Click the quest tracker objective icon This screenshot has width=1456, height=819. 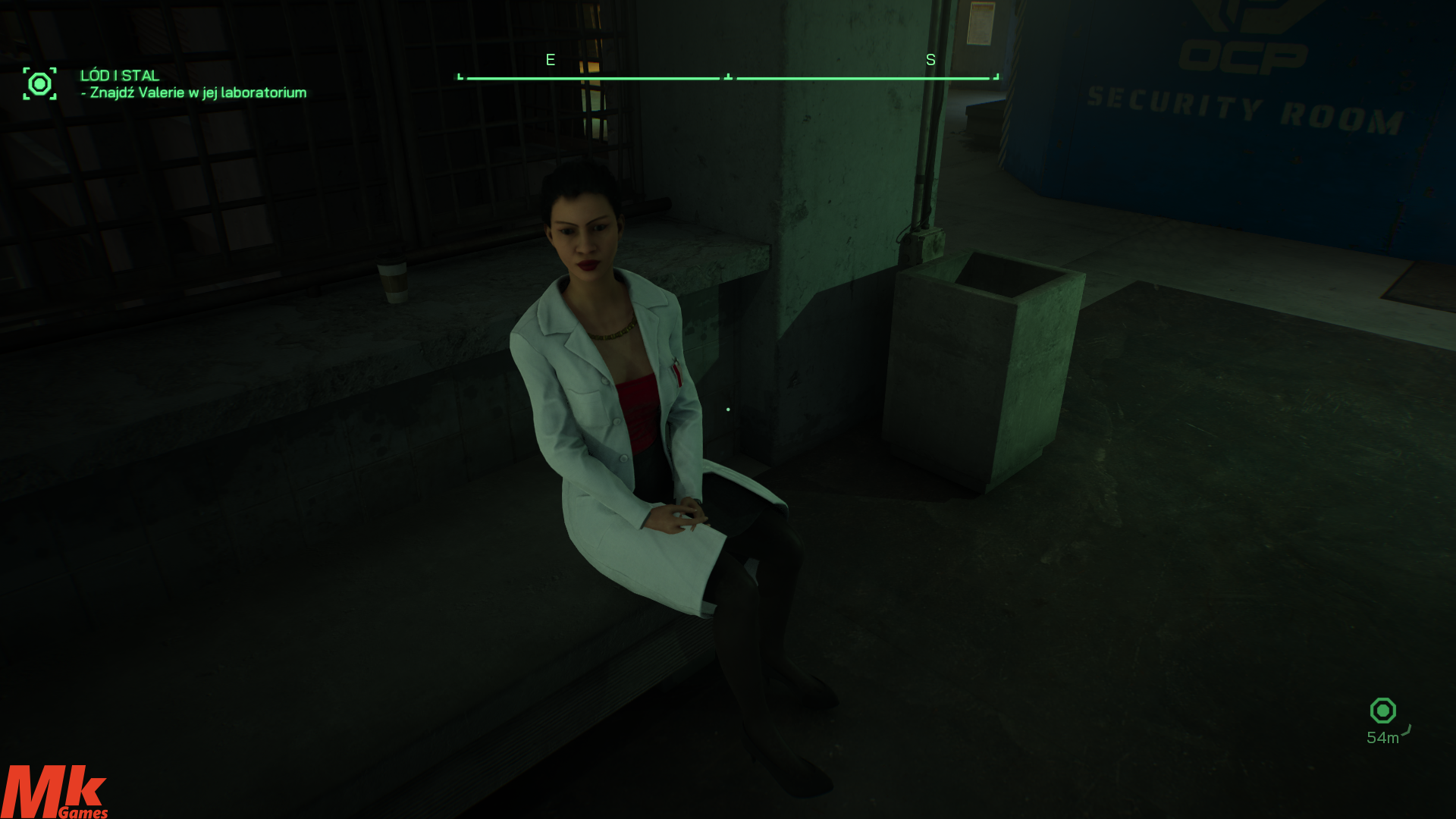tap(39, 83)
